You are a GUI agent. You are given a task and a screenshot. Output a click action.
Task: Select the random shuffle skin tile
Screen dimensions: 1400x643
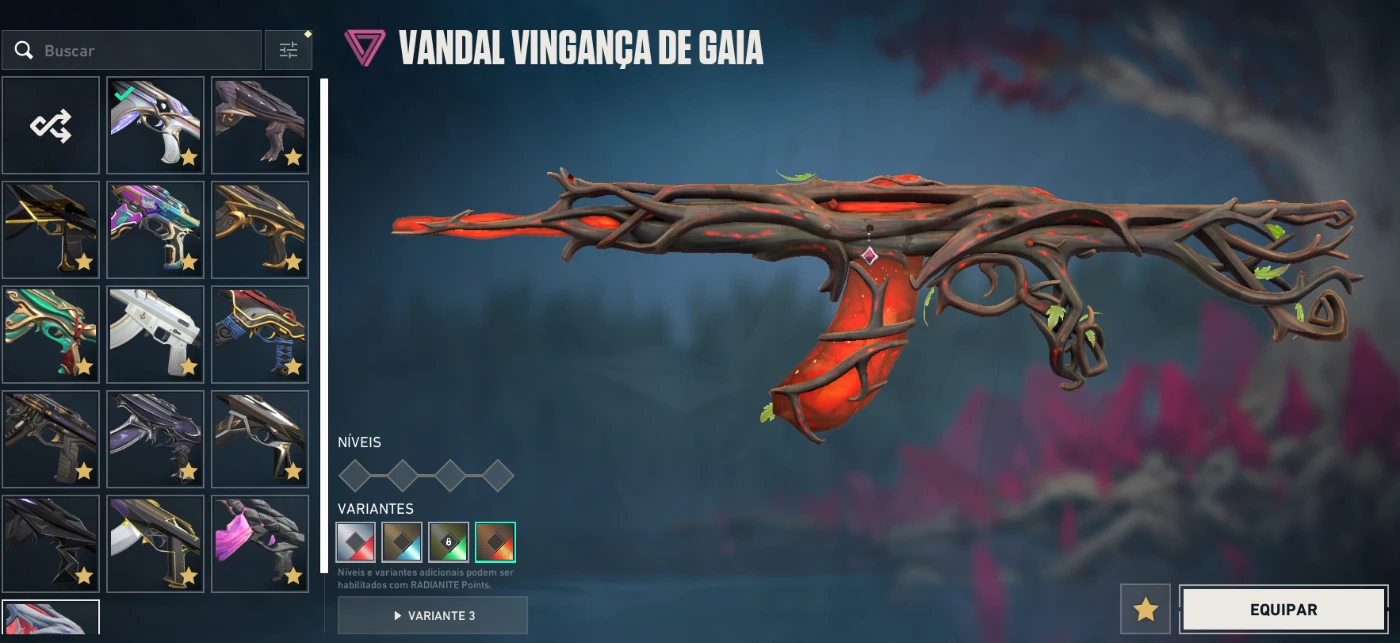tap(51, 126)
